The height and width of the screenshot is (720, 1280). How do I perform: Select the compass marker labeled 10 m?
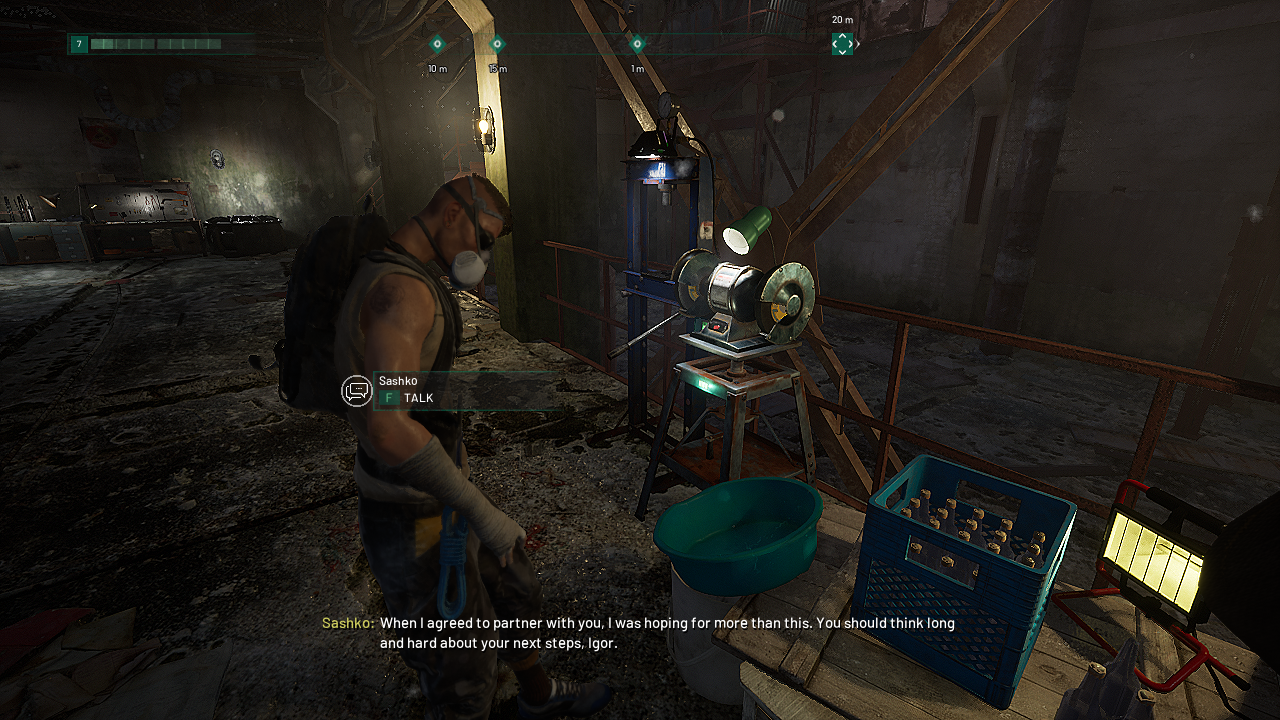point(437,44)
